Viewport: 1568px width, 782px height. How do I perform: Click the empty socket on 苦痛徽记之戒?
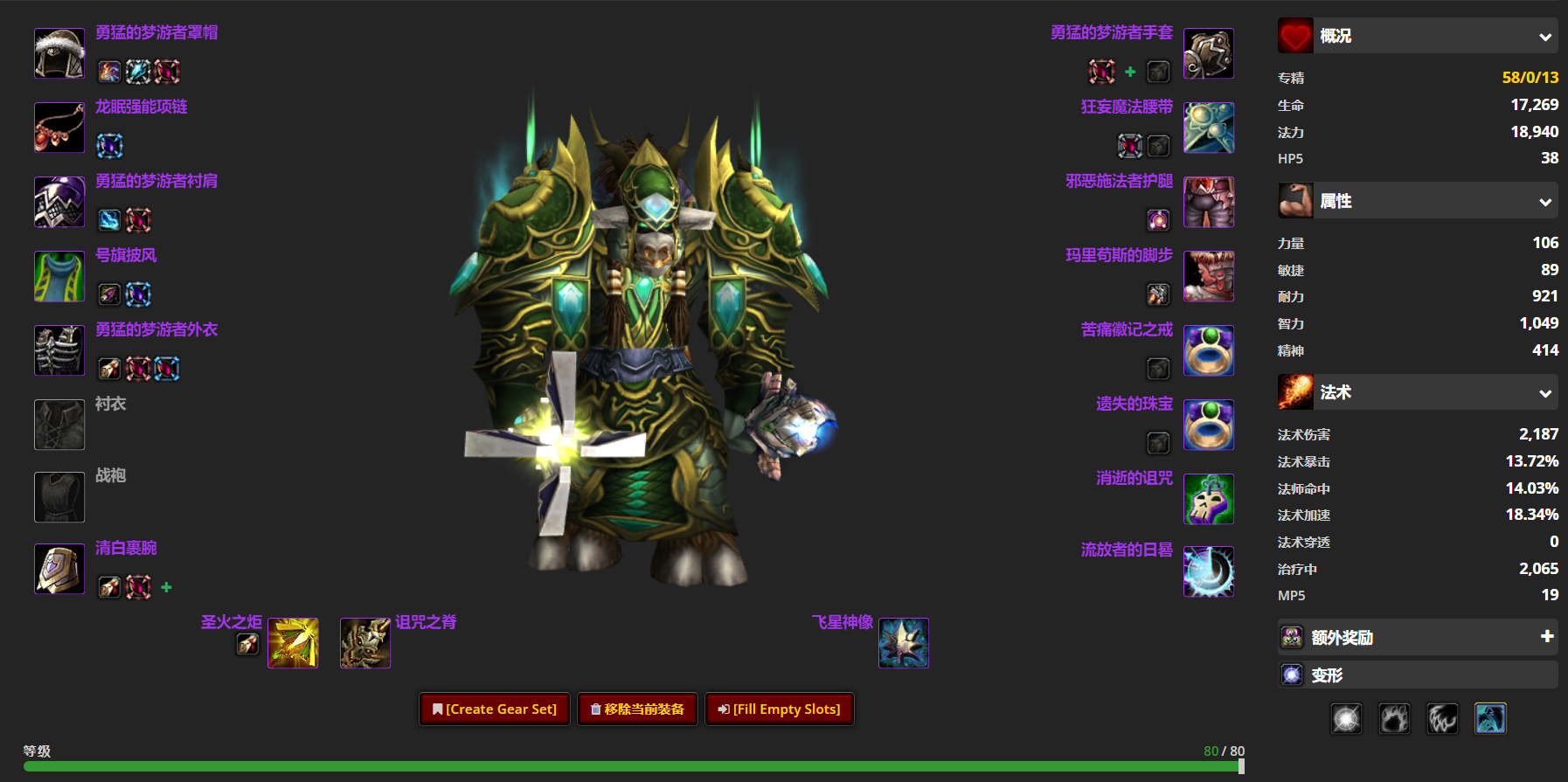[1159, 368]
